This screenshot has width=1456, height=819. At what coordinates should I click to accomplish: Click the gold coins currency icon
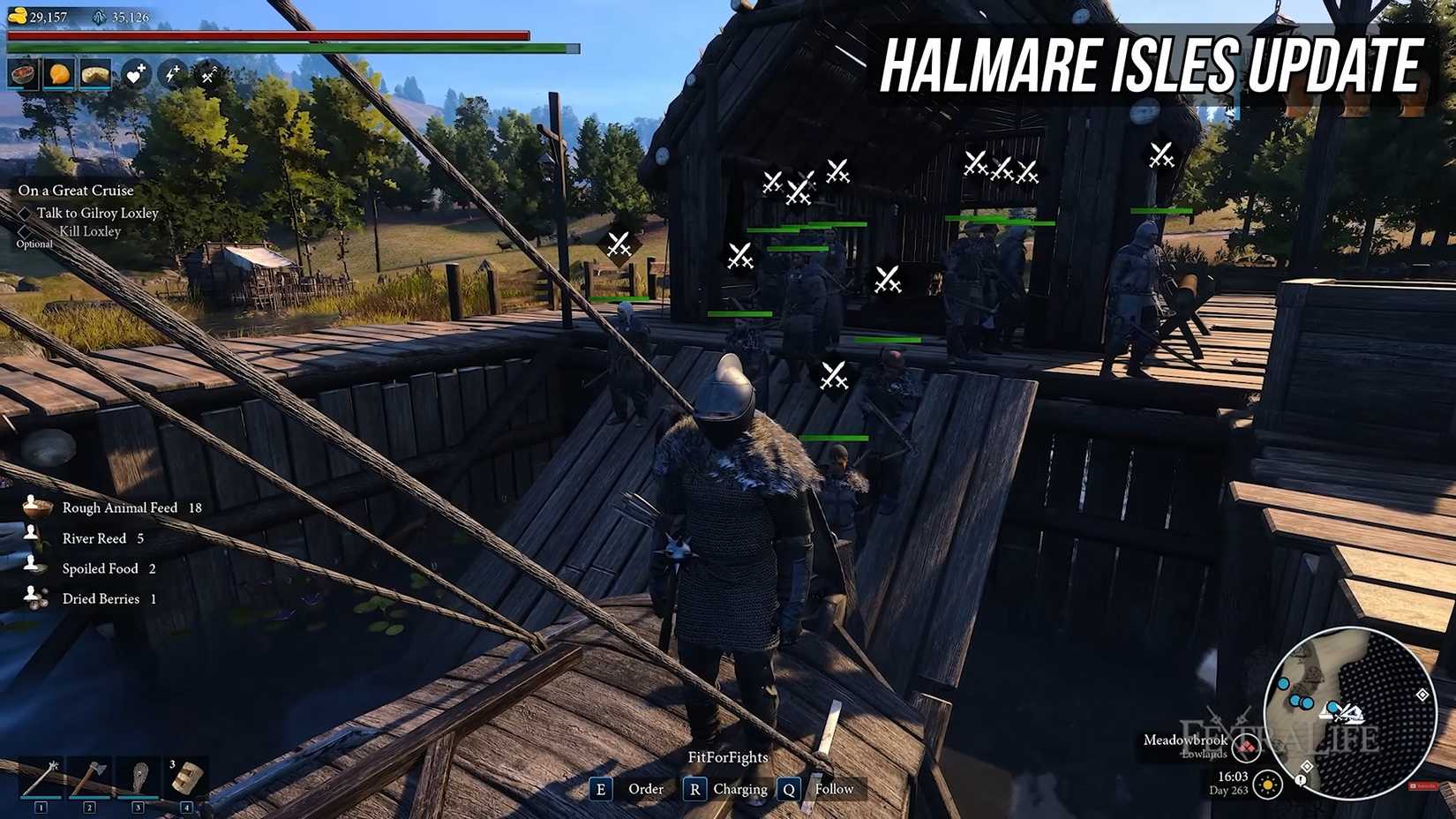(x=17, y=16)
